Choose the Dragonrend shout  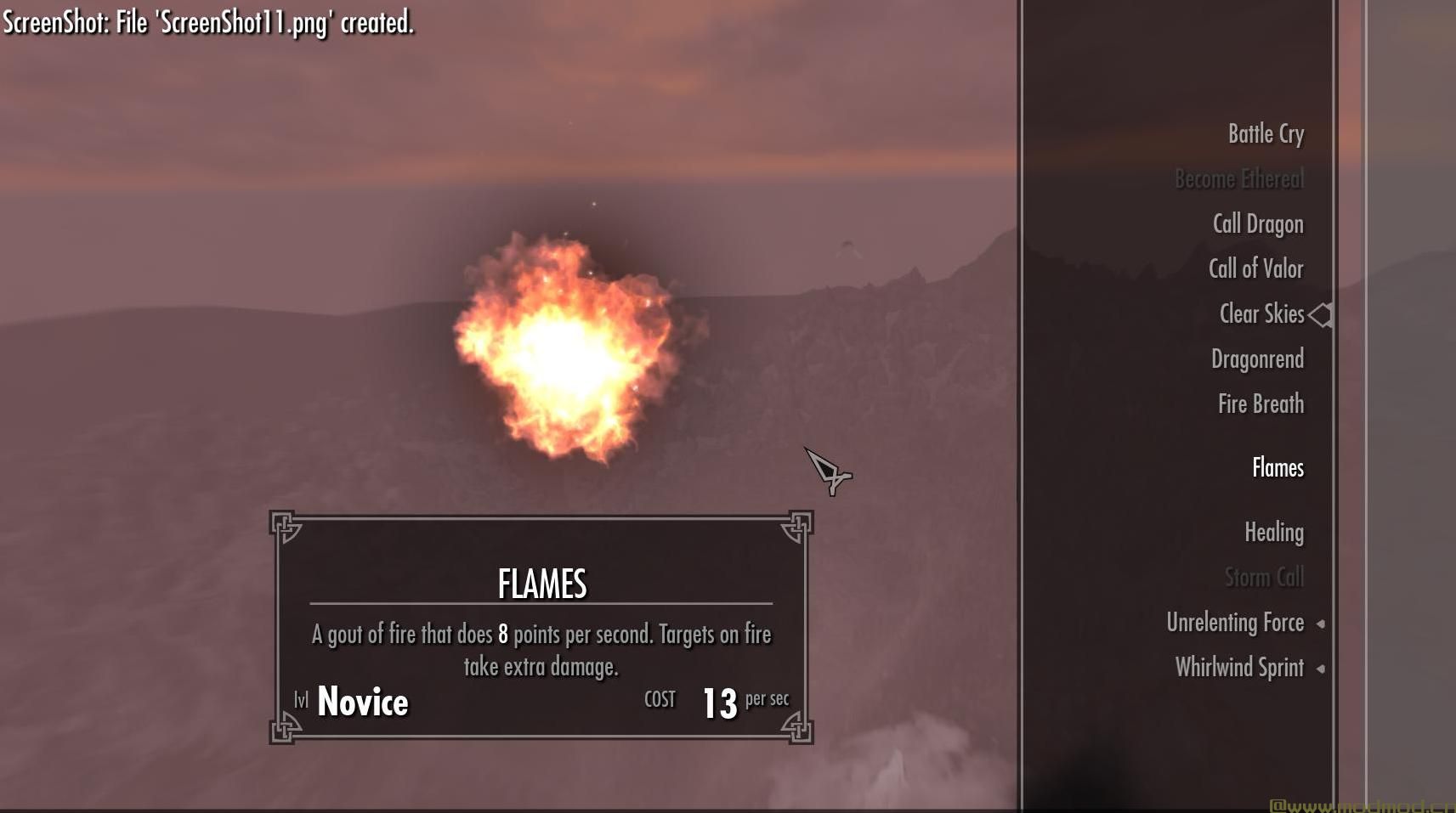click(x=1256, y=359)
